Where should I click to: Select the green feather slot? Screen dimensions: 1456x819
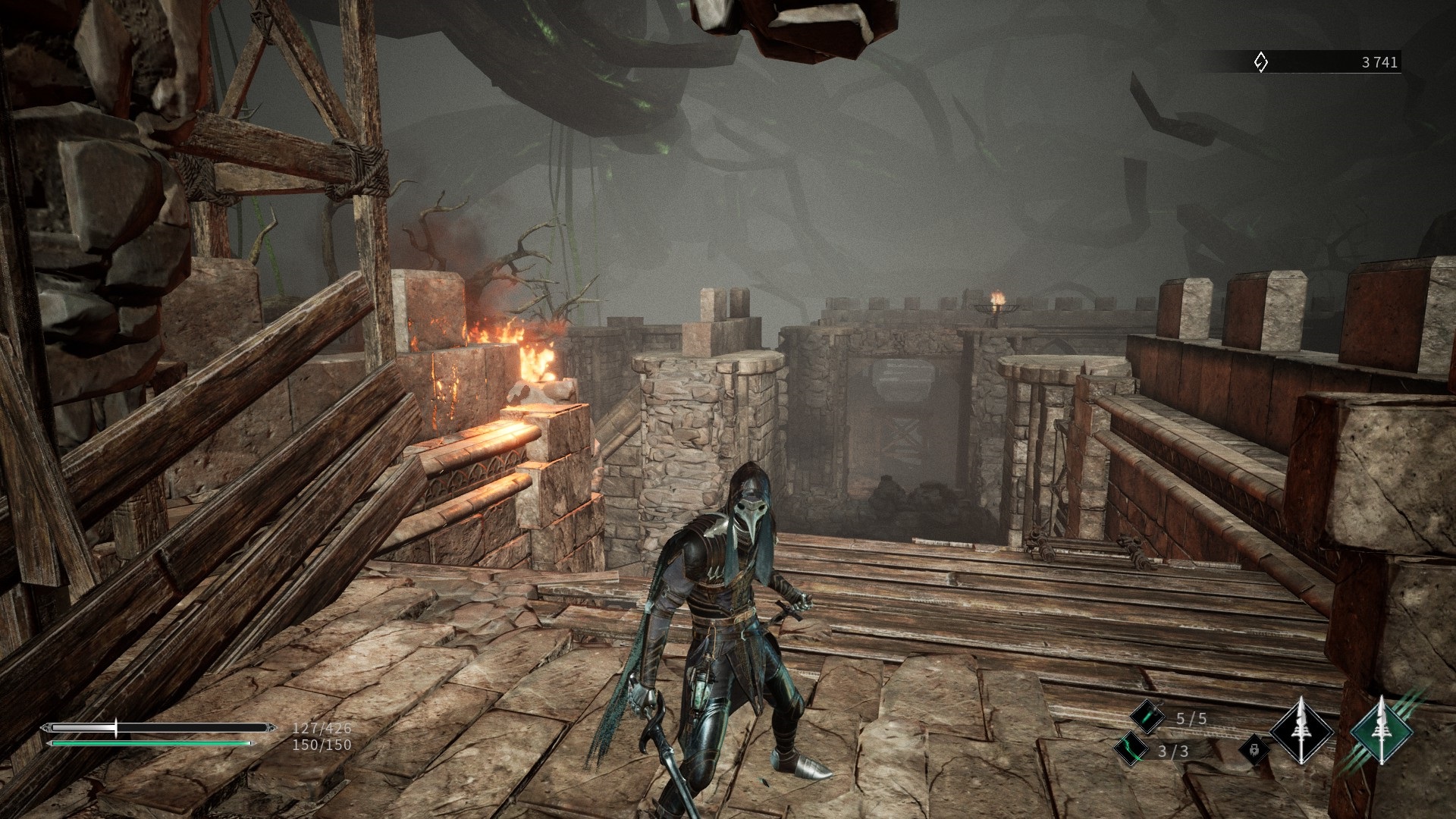click(1130, 749)
